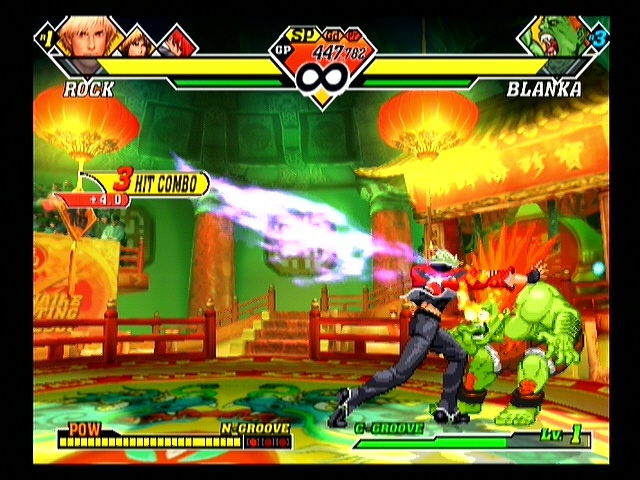Click Rock's large character portrait
The height and width of the screenshot is (480, 640).
[x=85, y=38]
